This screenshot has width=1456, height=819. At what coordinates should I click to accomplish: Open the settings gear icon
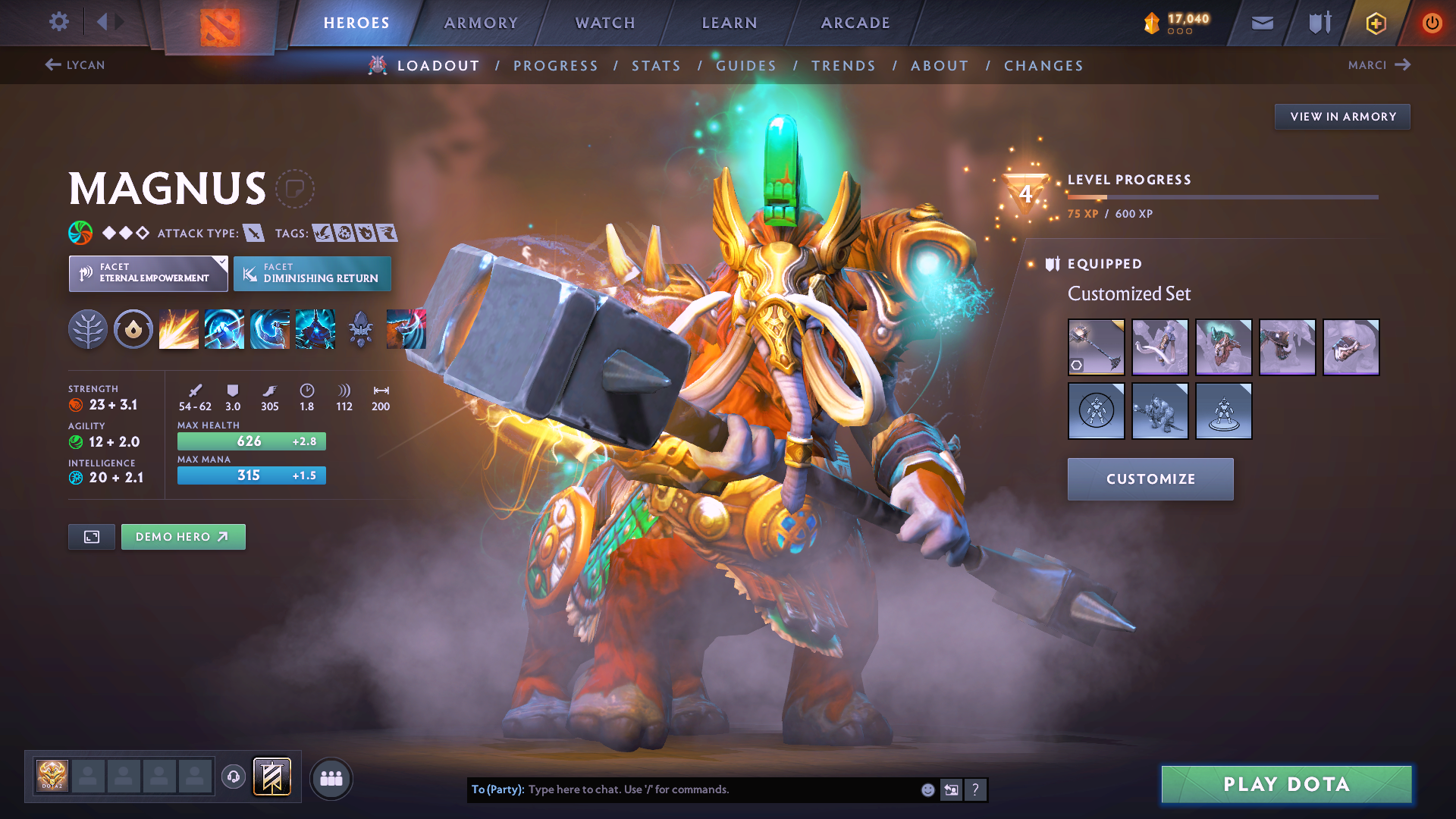(x=58, y=23)
